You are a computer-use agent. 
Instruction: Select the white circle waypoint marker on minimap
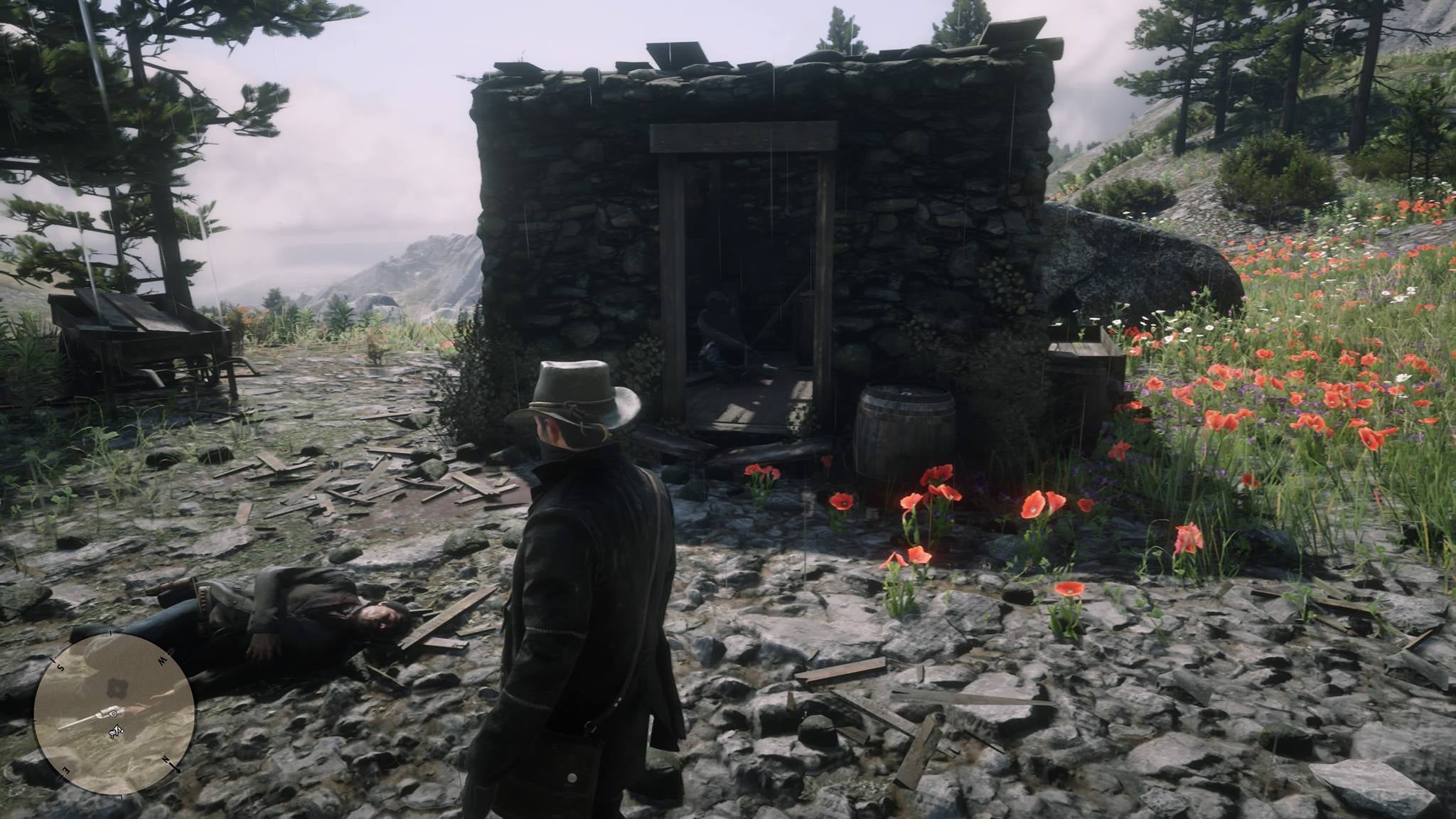pos(112,714)
